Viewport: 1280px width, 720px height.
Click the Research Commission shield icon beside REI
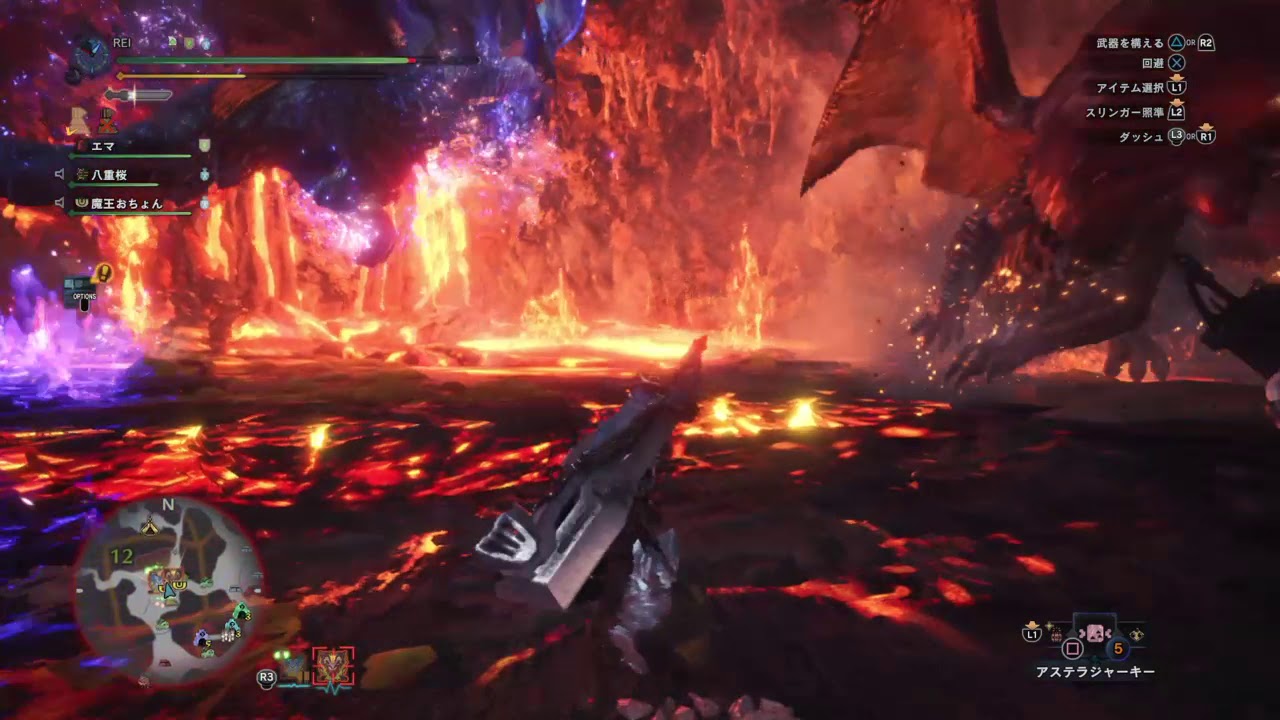[188, 42]
